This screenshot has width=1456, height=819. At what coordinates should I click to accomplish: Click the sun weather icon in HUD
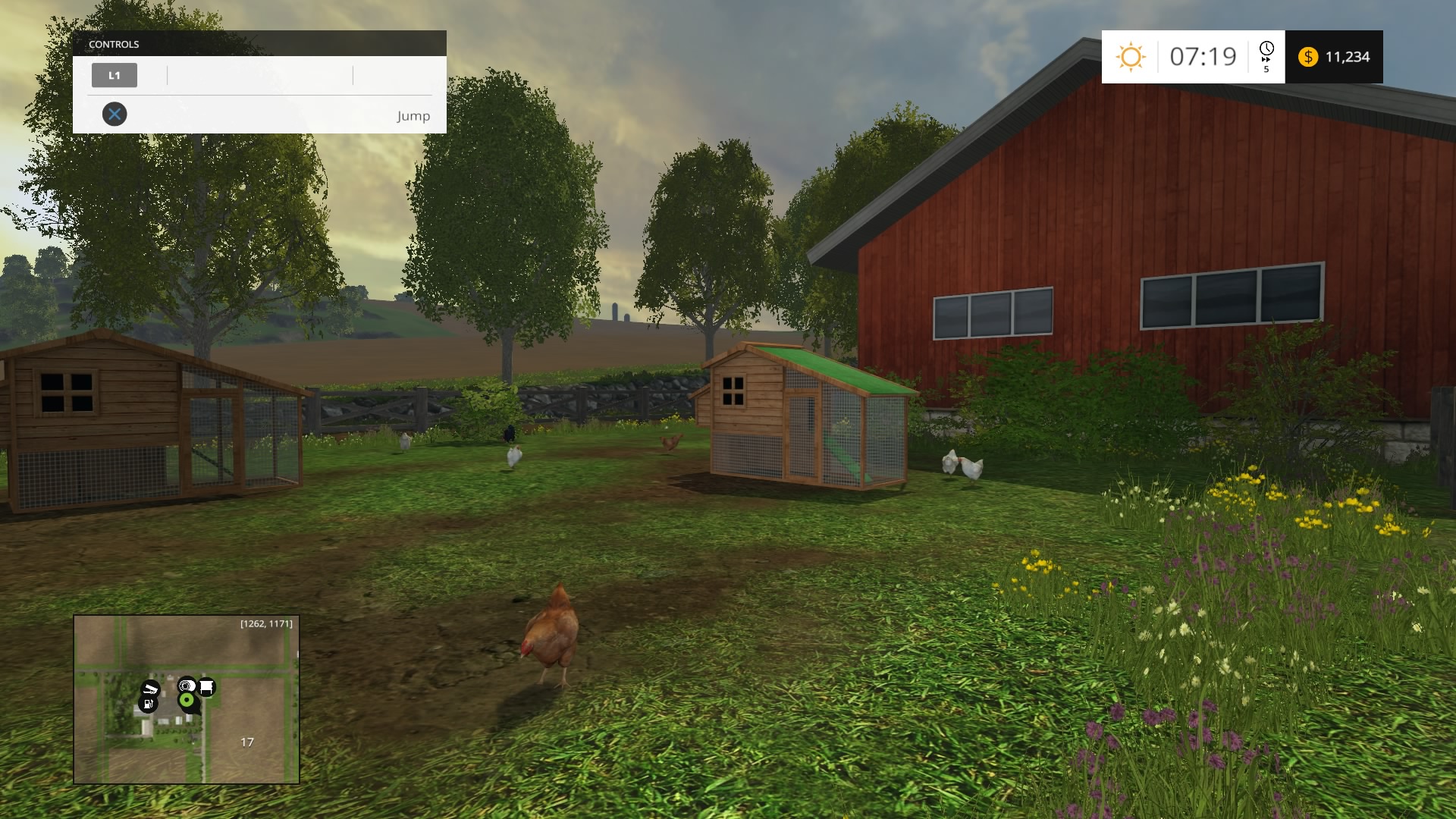click(x=1131, y=56)
